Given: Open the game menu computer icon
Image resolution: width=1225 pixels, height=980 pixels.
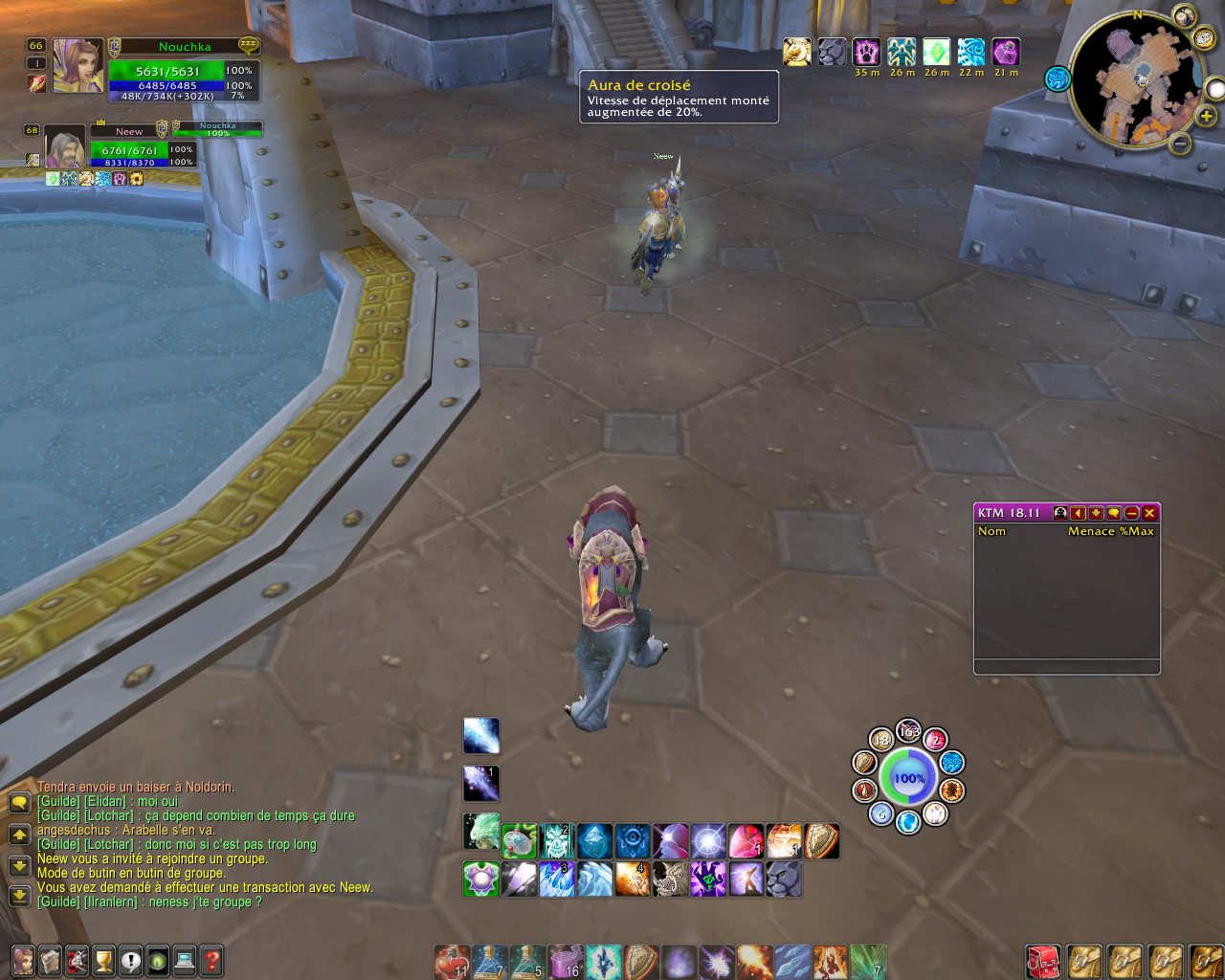Looking at the screenshot, I should click(x=185, y=960).
